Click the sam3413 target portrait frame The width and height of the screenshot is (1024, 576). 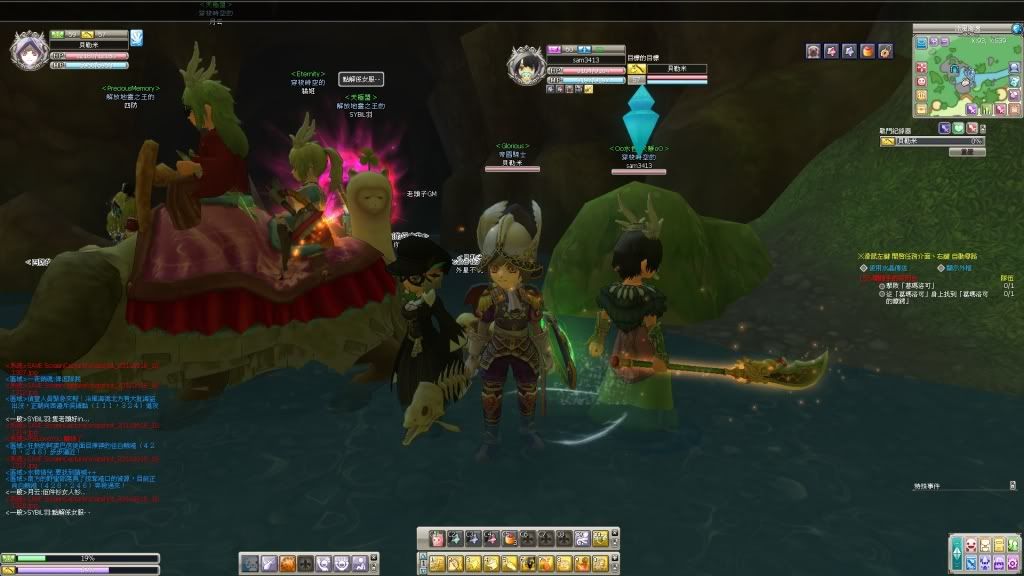tap(525, 68)
